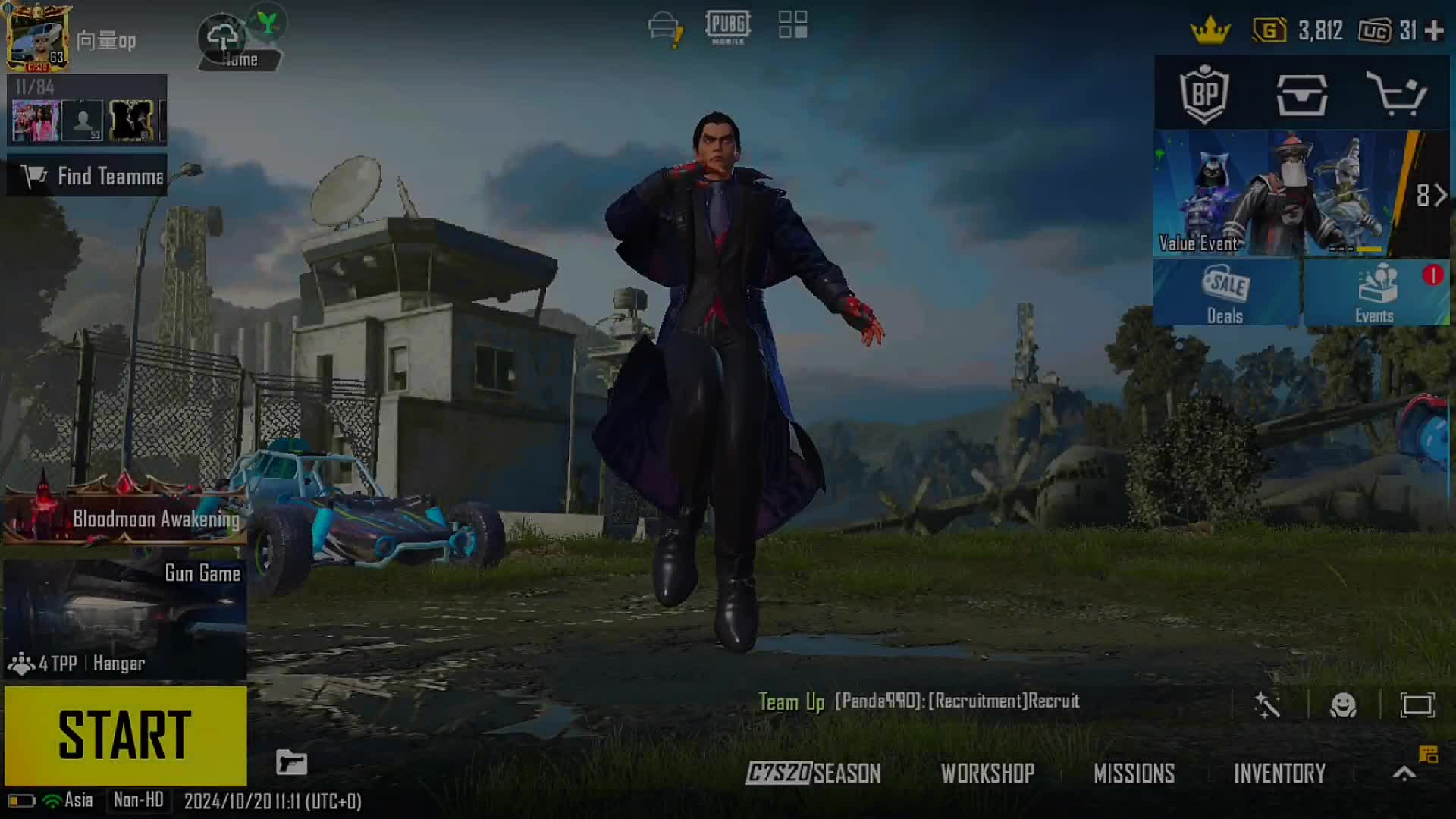Open the Missions menu

(1134, 773)
